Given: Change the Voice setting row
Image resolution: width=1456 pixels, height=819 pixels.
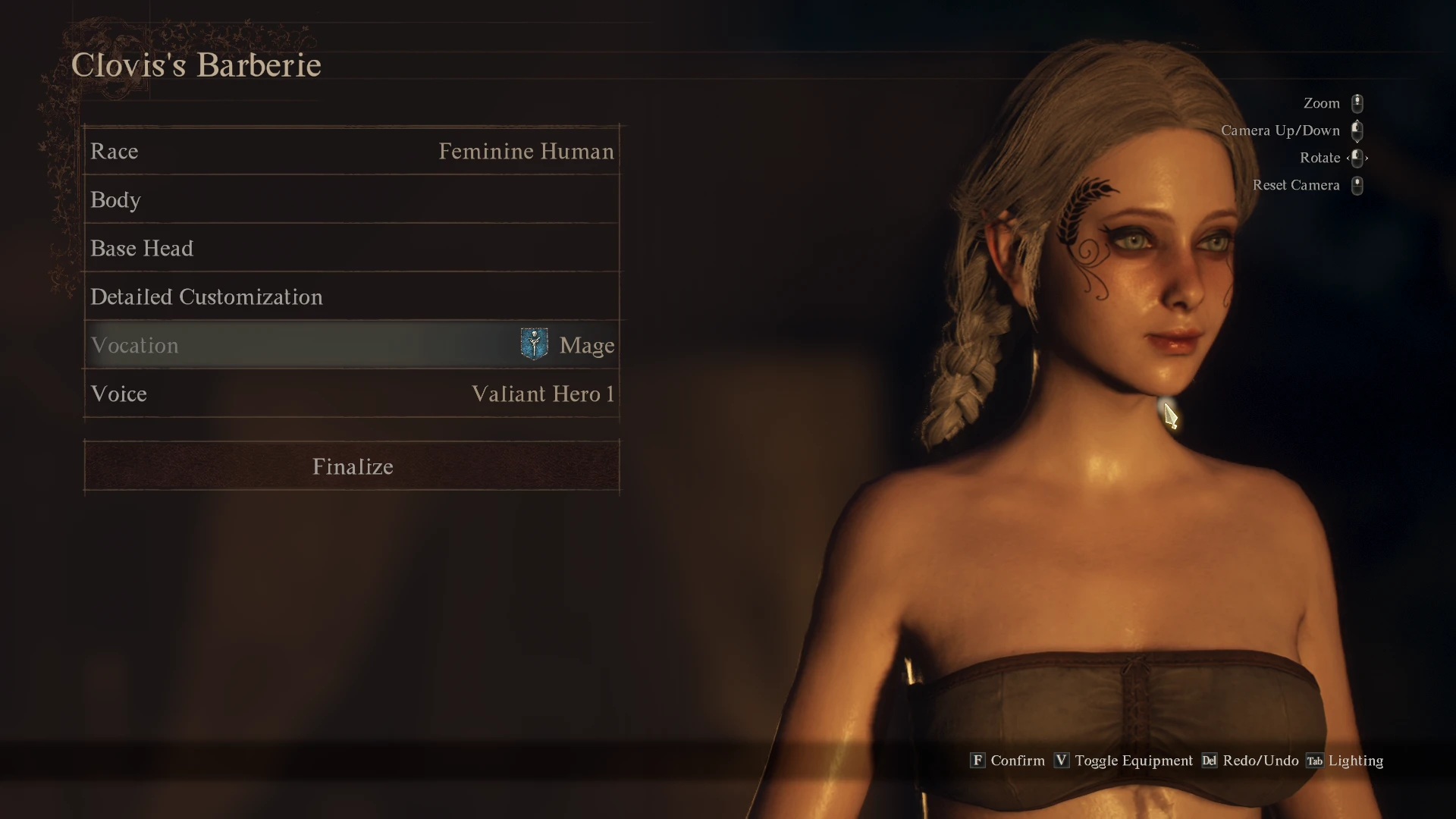Looking at the screenshot, I should 352,394.
